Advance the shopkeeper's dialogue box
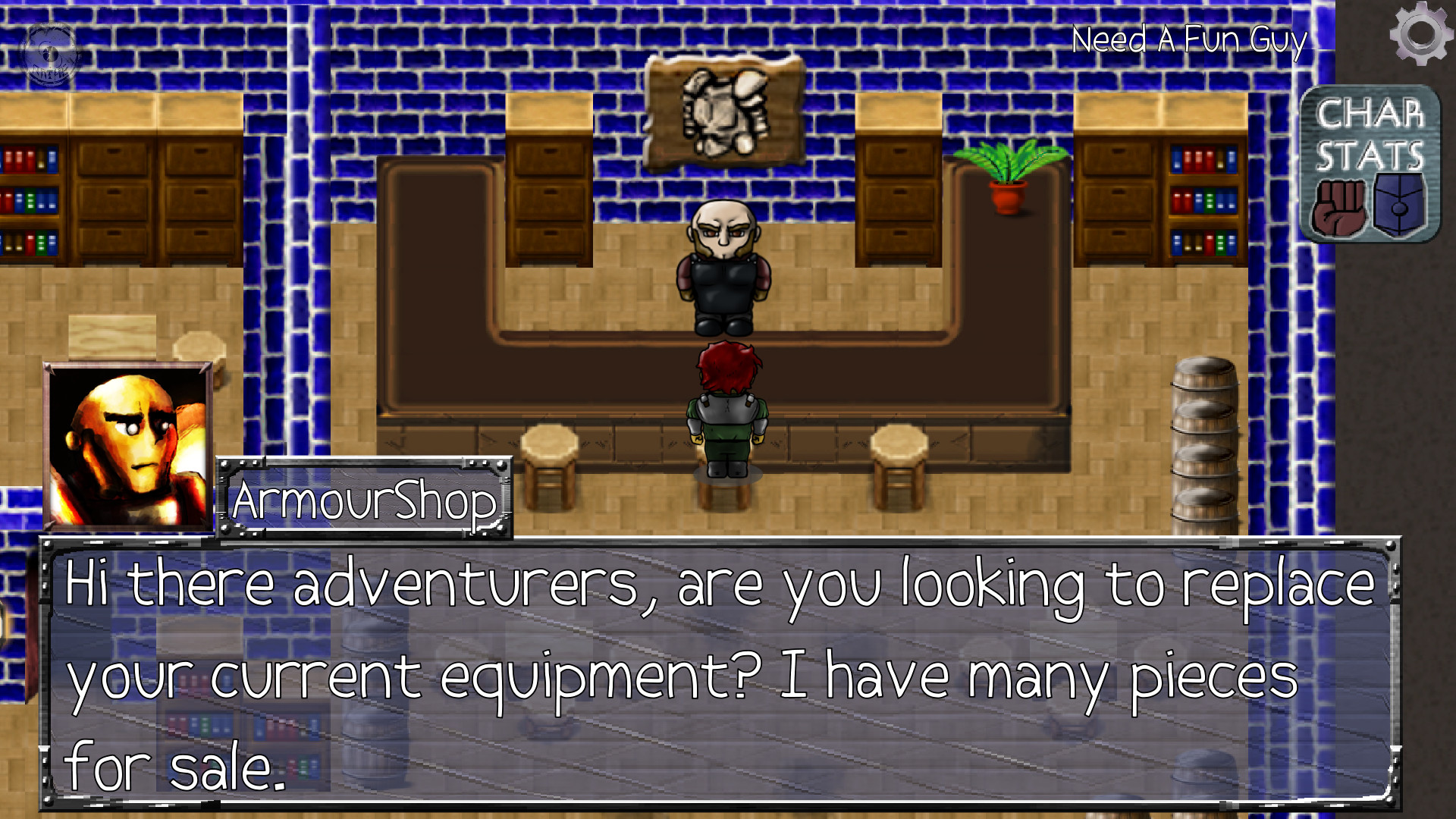1456x819 pixels. (x=728, y=671)
